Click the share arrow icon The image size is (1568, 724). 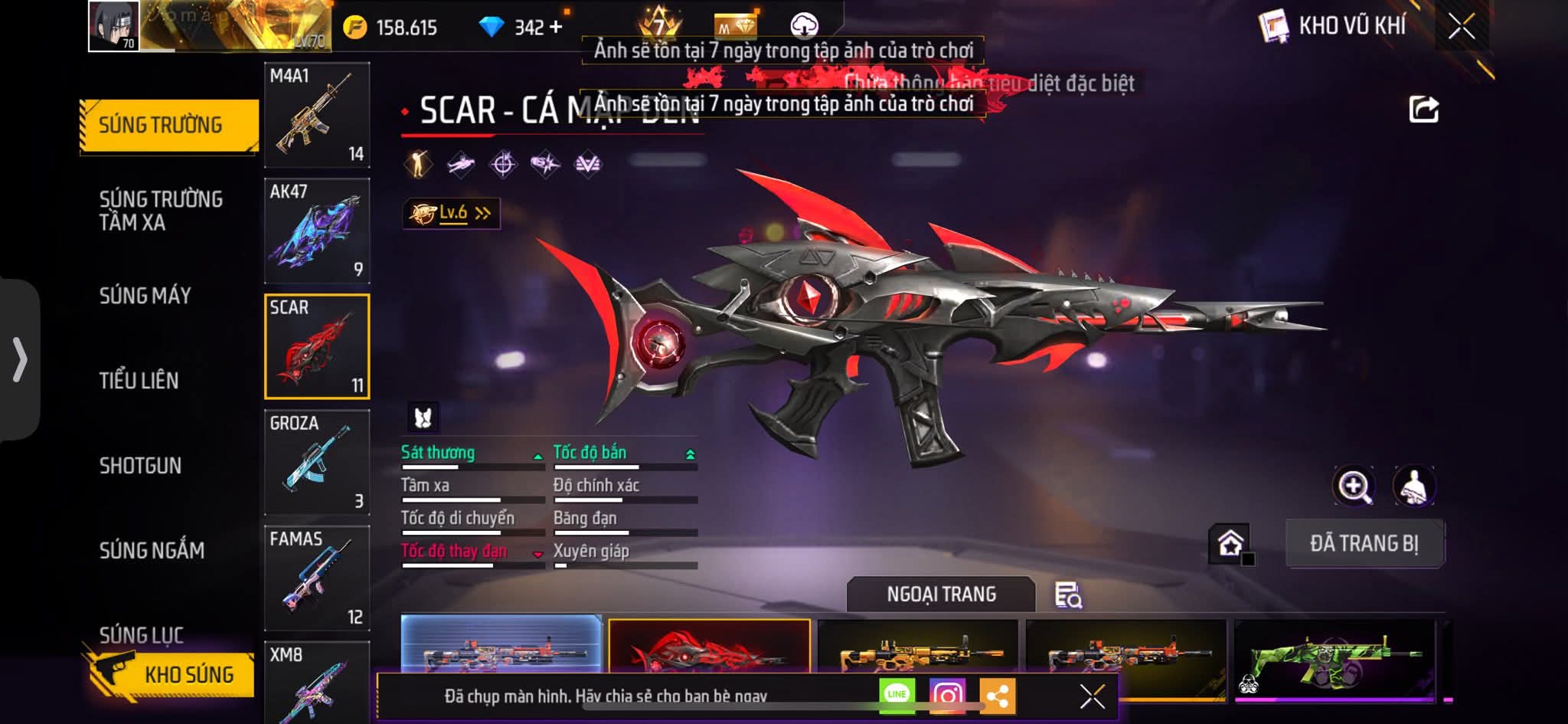(1424, 110)
